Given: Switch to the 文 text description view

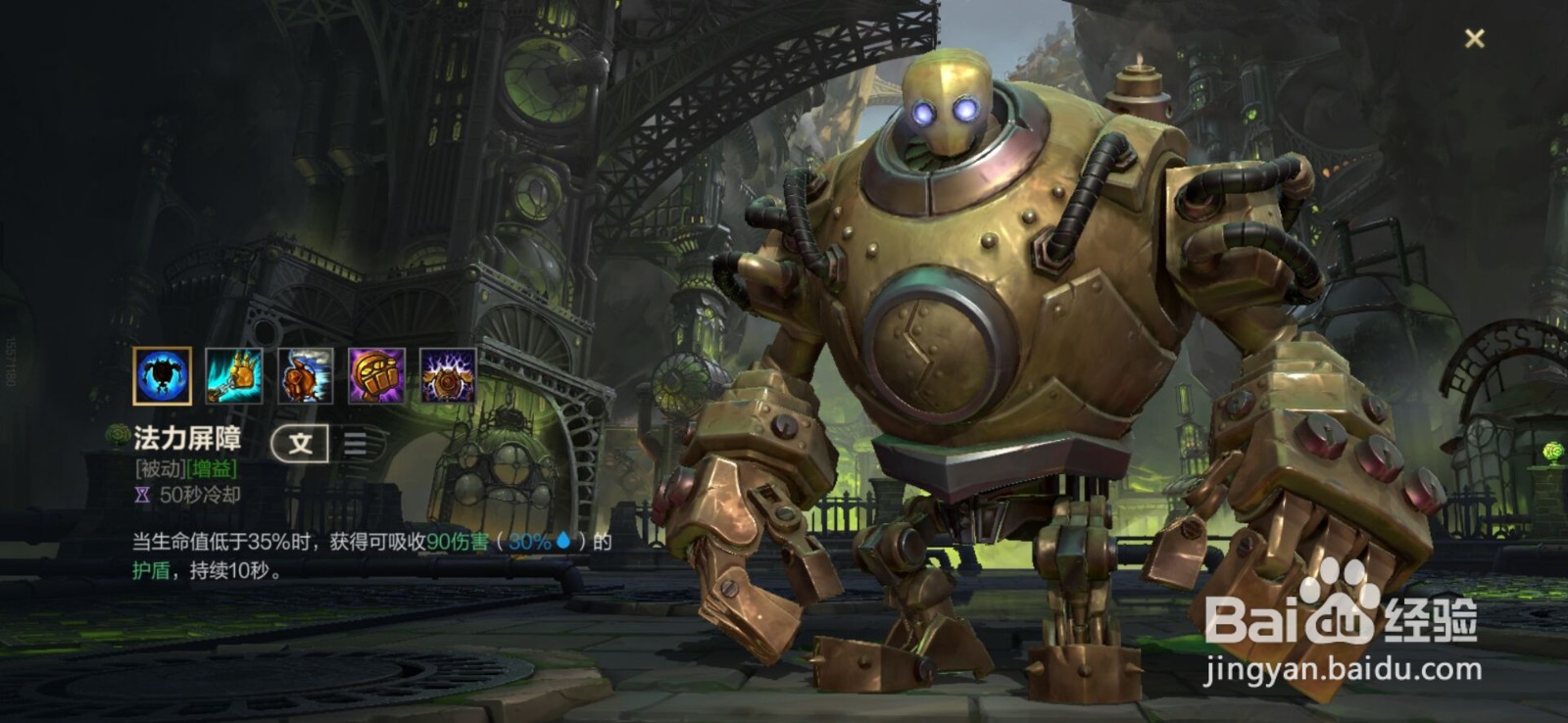Looking at the screenshot, I should coord(299,444).
